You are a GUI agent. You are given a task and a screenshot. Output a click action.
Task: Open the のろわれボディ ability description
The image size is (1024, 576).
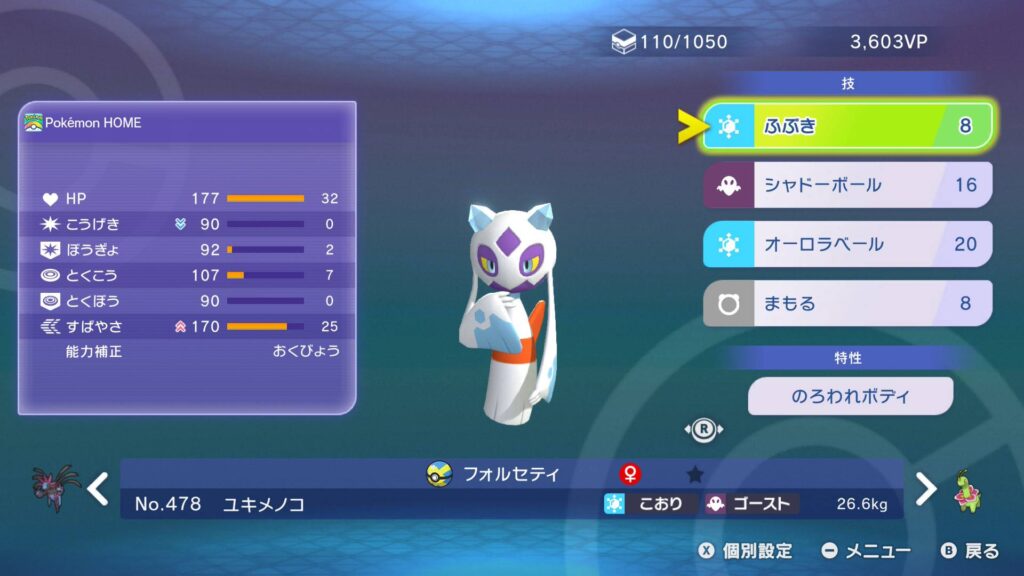click(850, 396)
